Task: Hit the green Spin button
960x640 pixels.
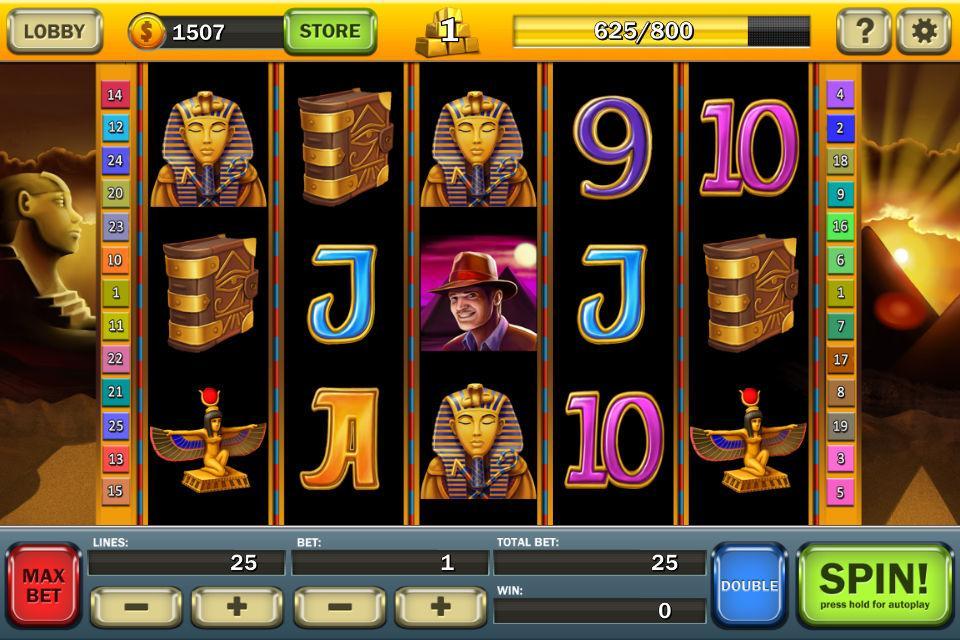Action: (x=874, y=585)
